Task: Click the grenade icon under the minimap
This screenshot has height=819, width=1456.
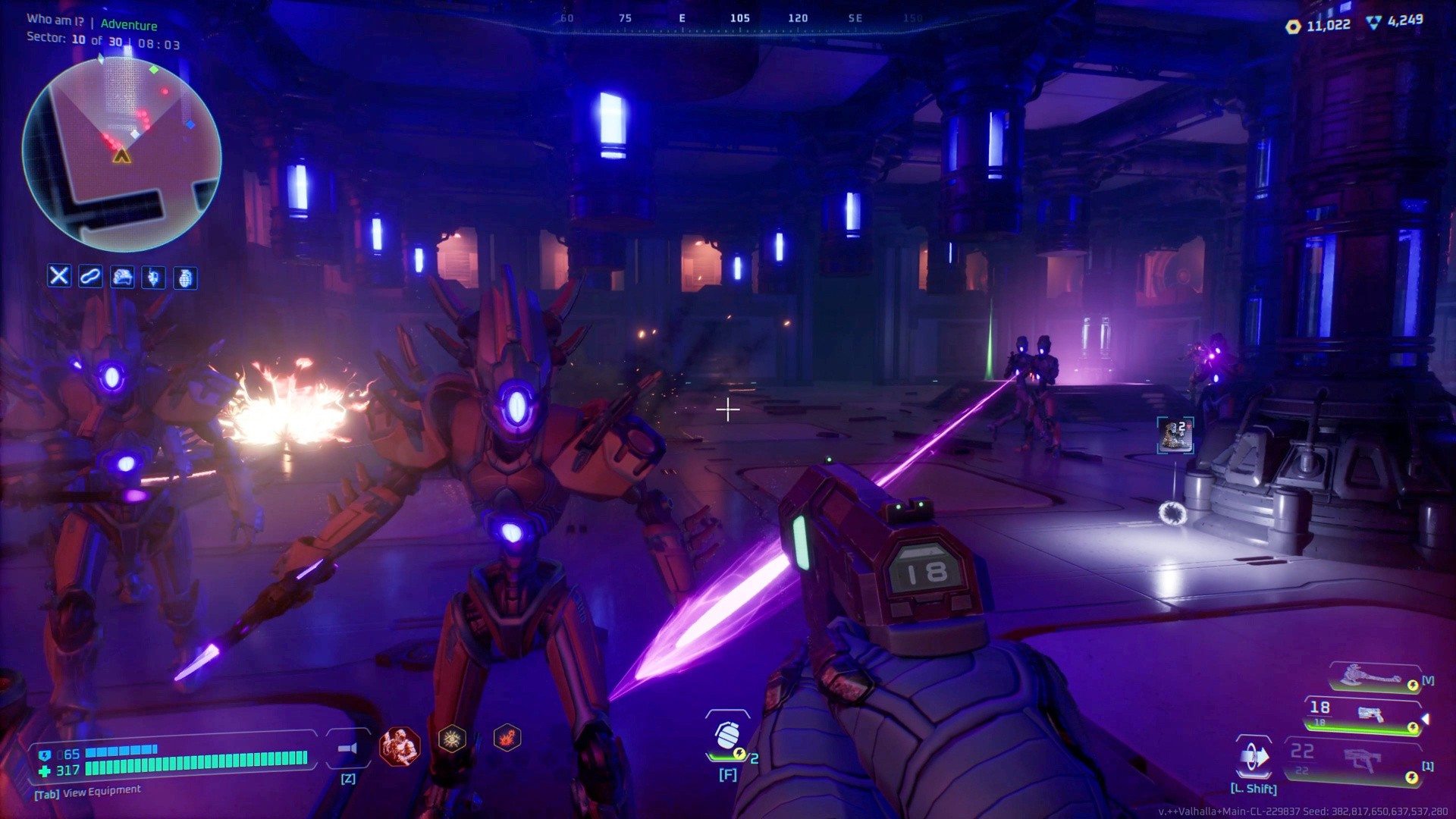Action: [185, 278]
